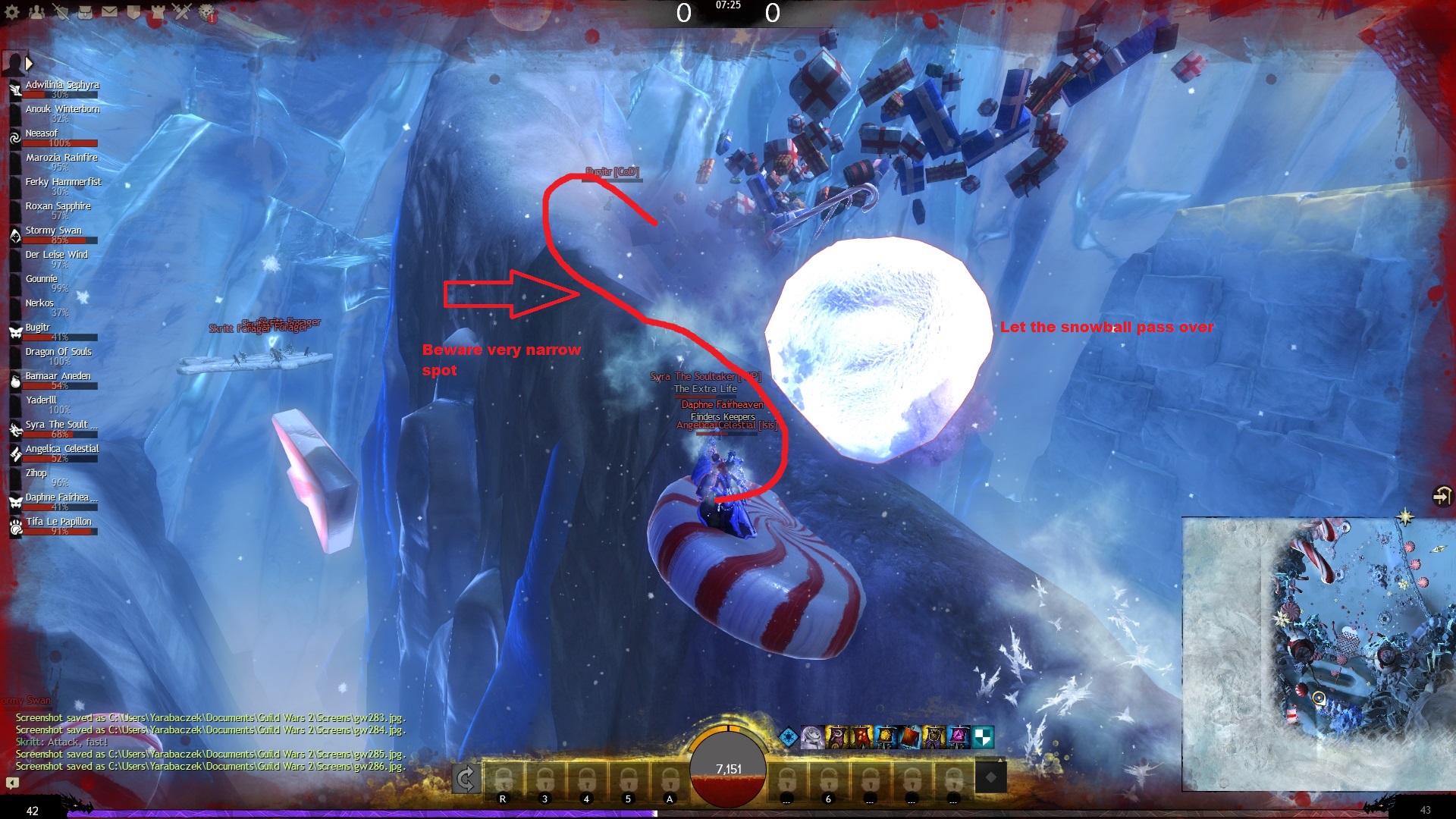The width and height of the screenshot is (1456, 819).
Task: Click the snowman buff icon
Action: click(812, 736)
